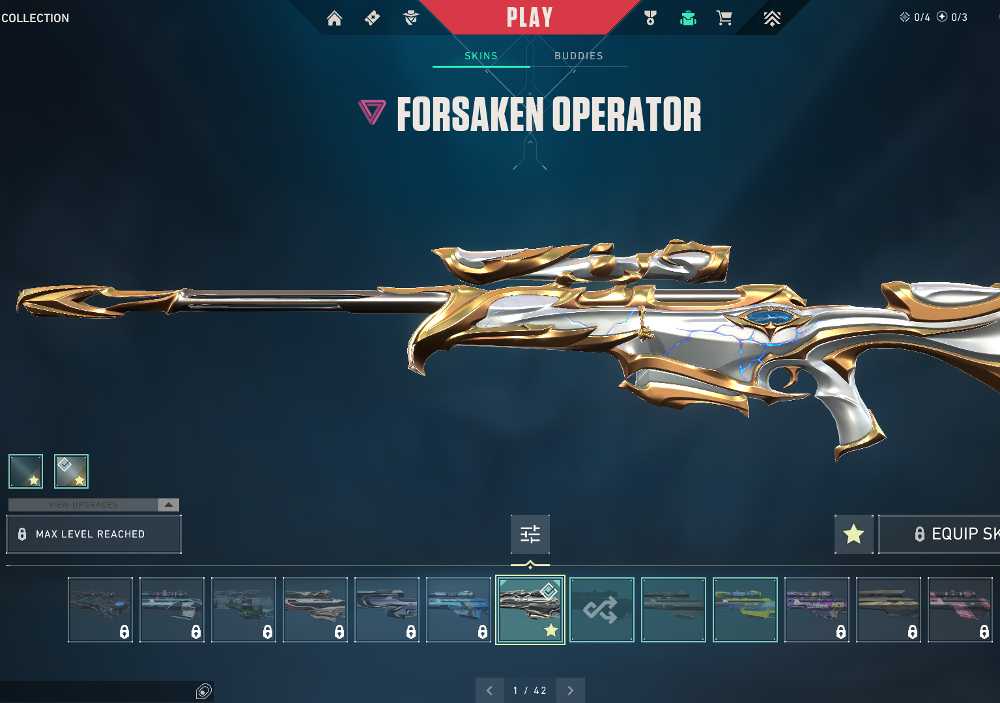Go to the previous skin page arrow
The height and width of the screenshot is (703, 1000).
pos(489,690)
